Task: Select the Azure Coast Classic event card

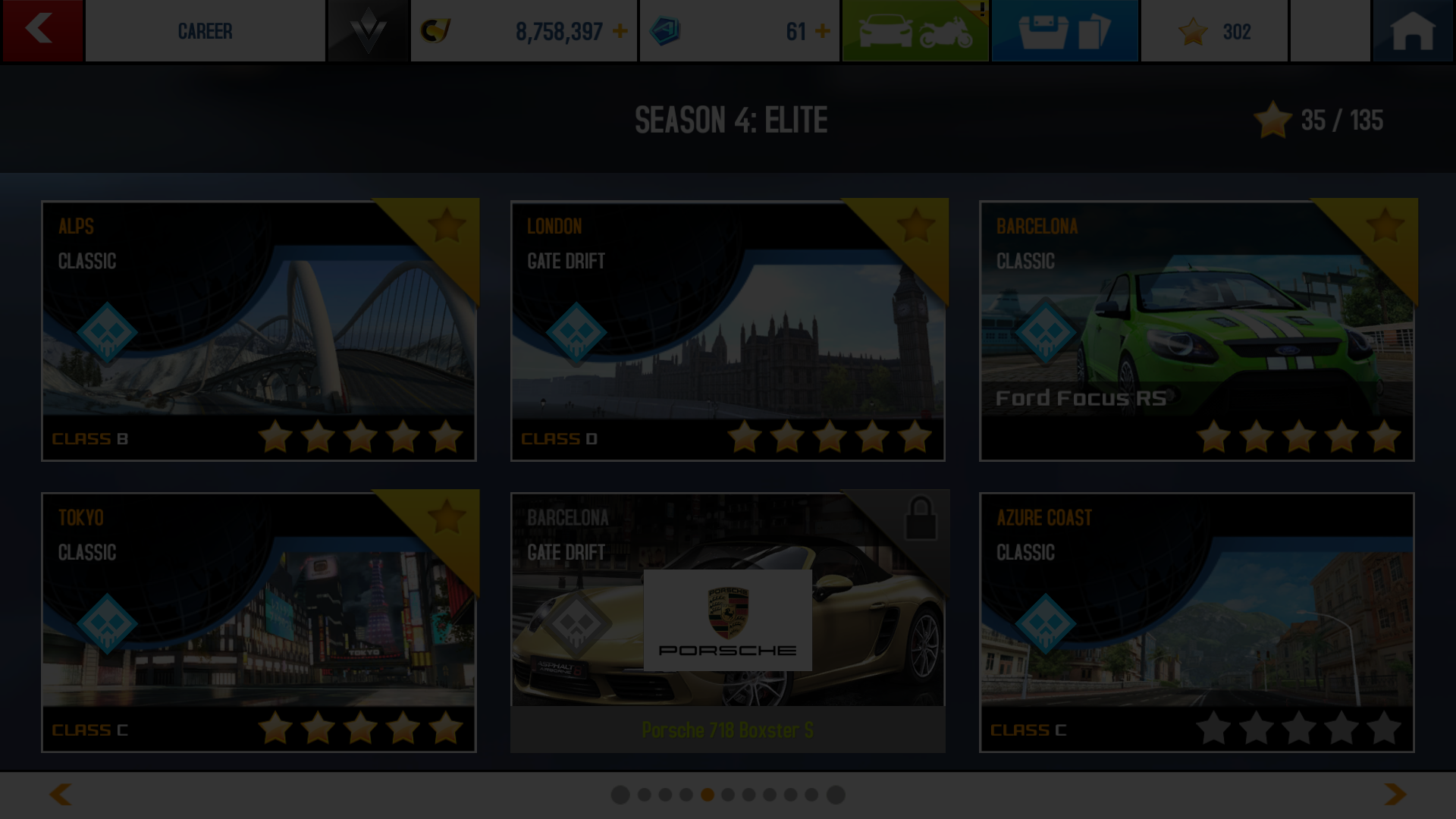Action: (1197, 622)
